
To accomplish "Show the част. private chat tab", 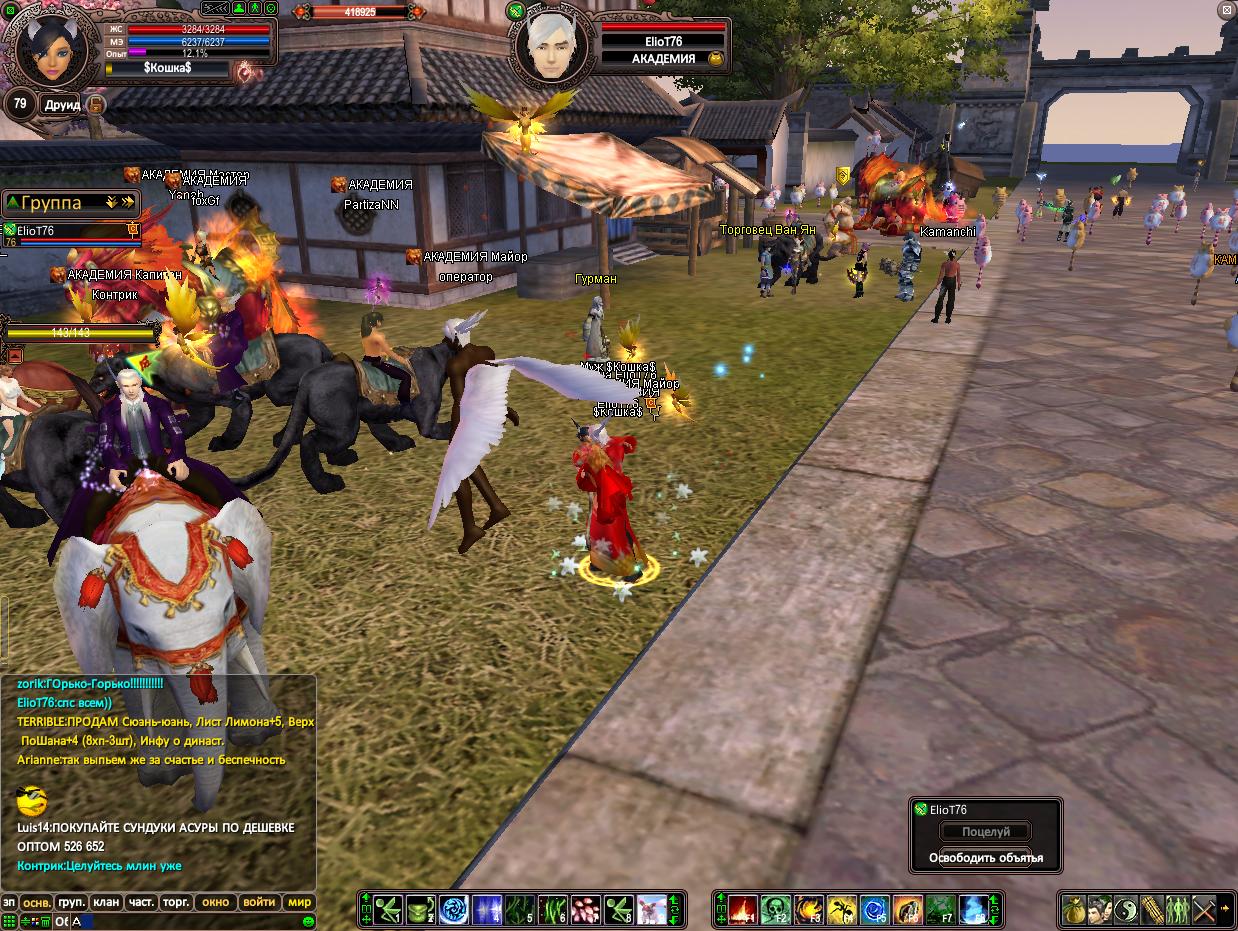I will click(141, 902).
